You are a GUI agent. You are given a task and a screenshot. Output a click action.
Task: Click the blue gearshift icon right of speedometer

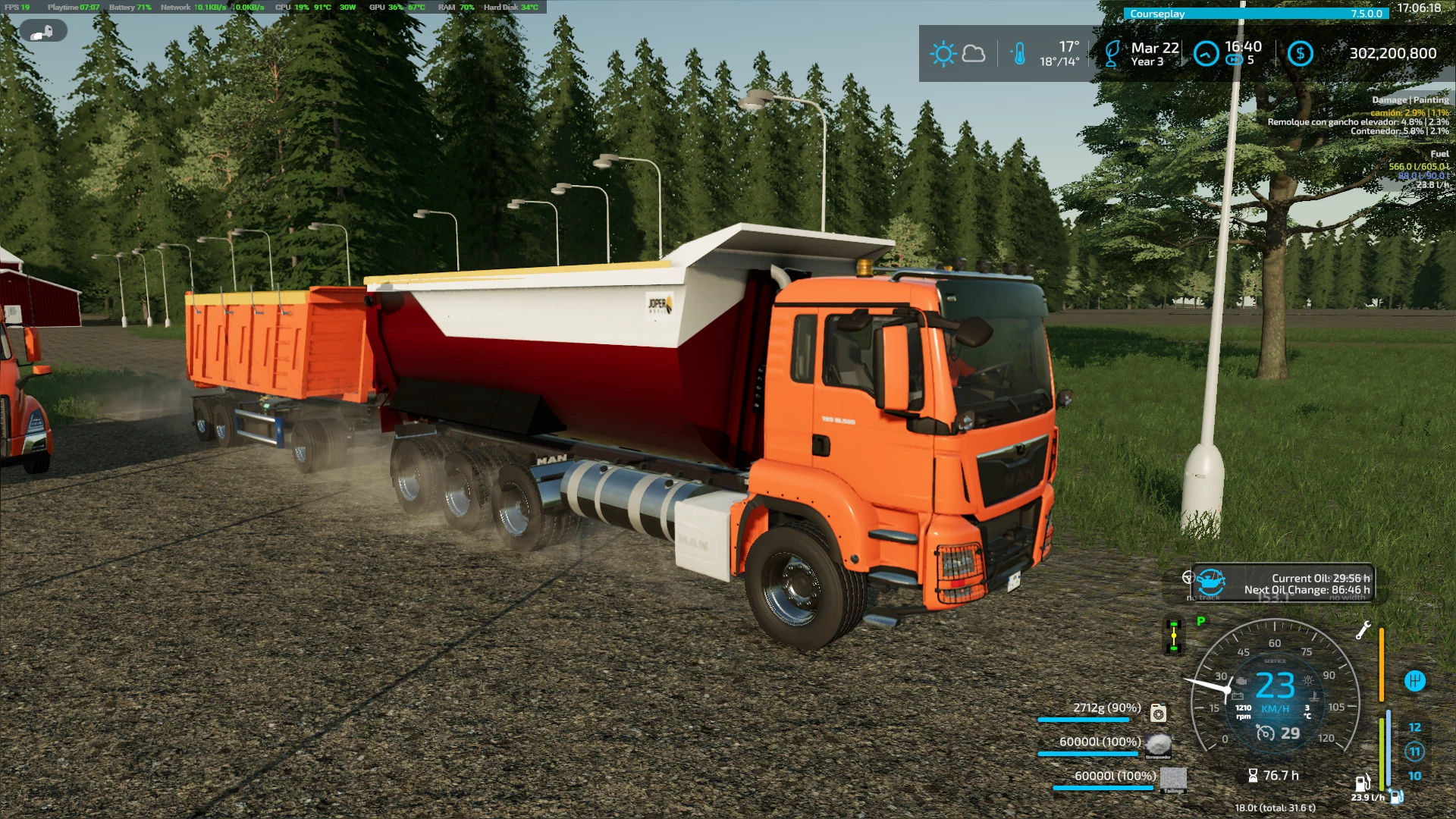coord(1416,680)
